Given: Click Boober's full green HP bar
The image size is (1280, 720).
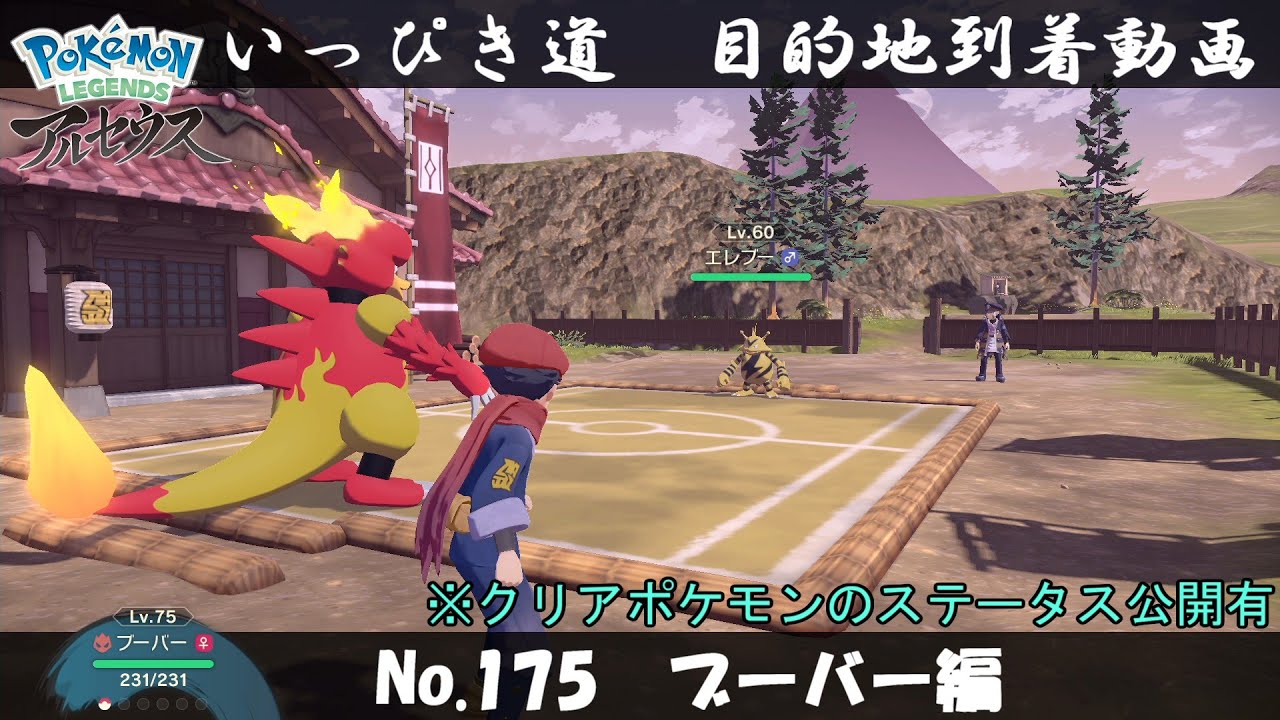Looking at the screenshot, I should click(152, 664).
